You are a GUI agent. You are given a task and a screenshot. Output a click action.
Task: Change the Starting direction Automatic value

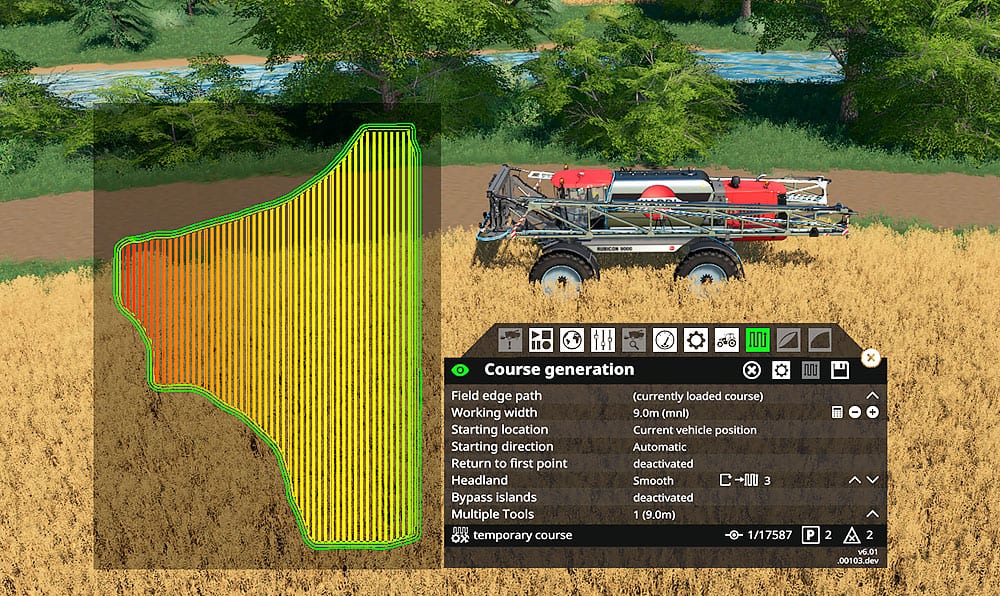[x=659, y=447]
